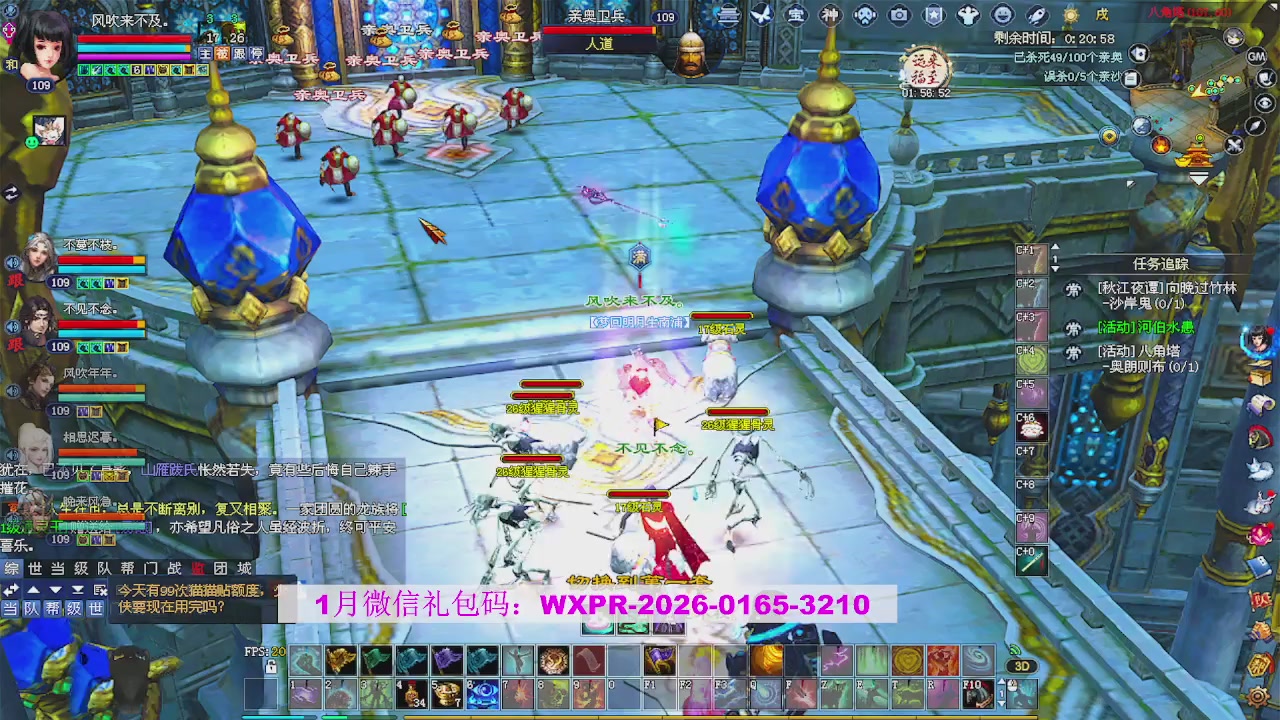Click the chat scroll-up arrow
Screen dimensions: 1280x720
pyautogui.click(x=33, y=590)
